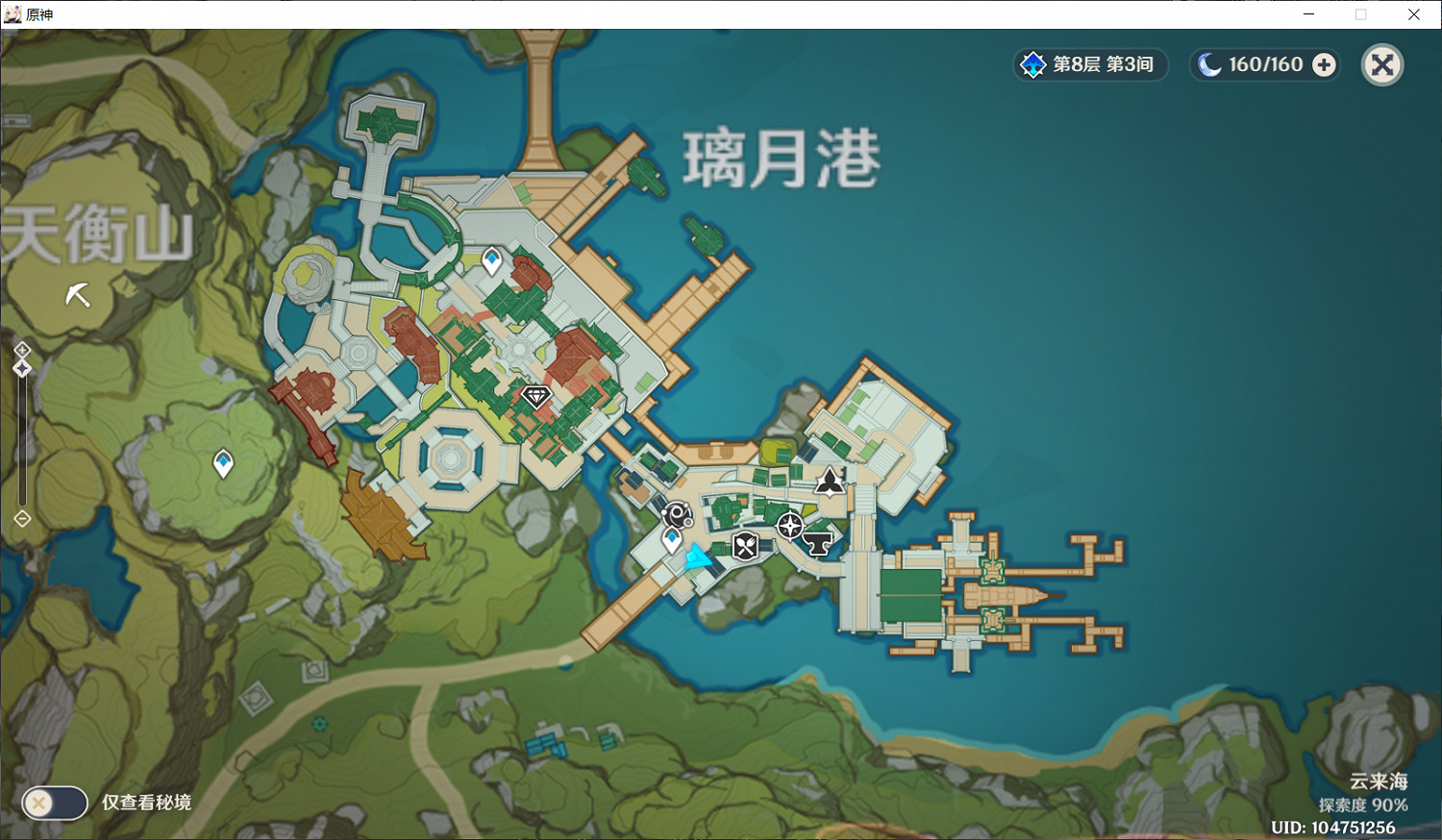
Task: Select the teleport waypoint in northern Liyue Harbor
Action: click(492, 258)
